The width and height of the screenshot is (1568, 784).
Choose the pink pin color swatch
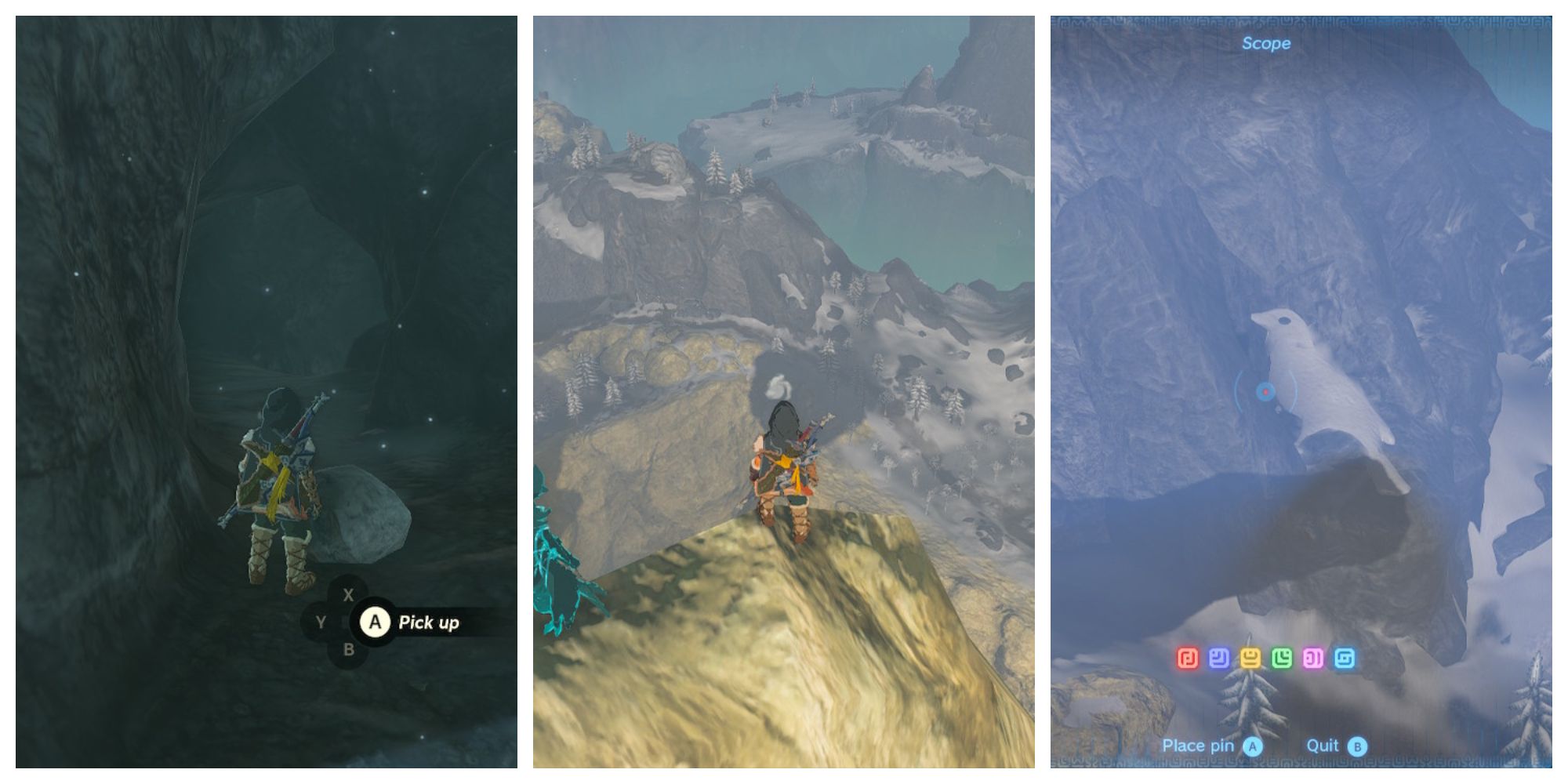[x=1312, y=657]
